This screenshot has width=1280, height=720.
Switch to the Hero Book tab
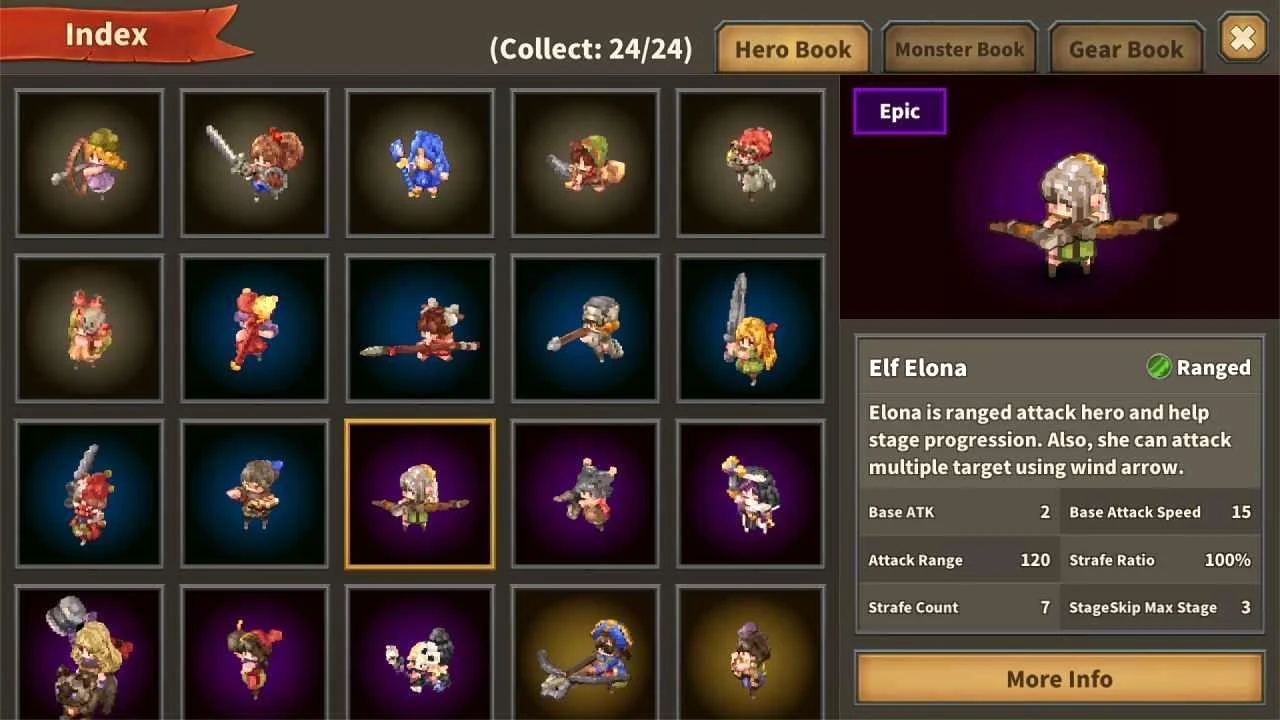[x=792, y=49]
